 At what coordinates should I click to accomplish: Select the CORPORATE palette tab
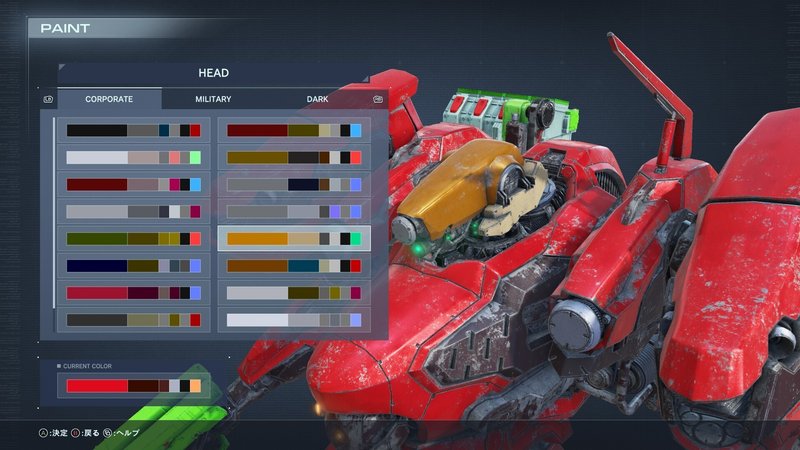[109, 99]
